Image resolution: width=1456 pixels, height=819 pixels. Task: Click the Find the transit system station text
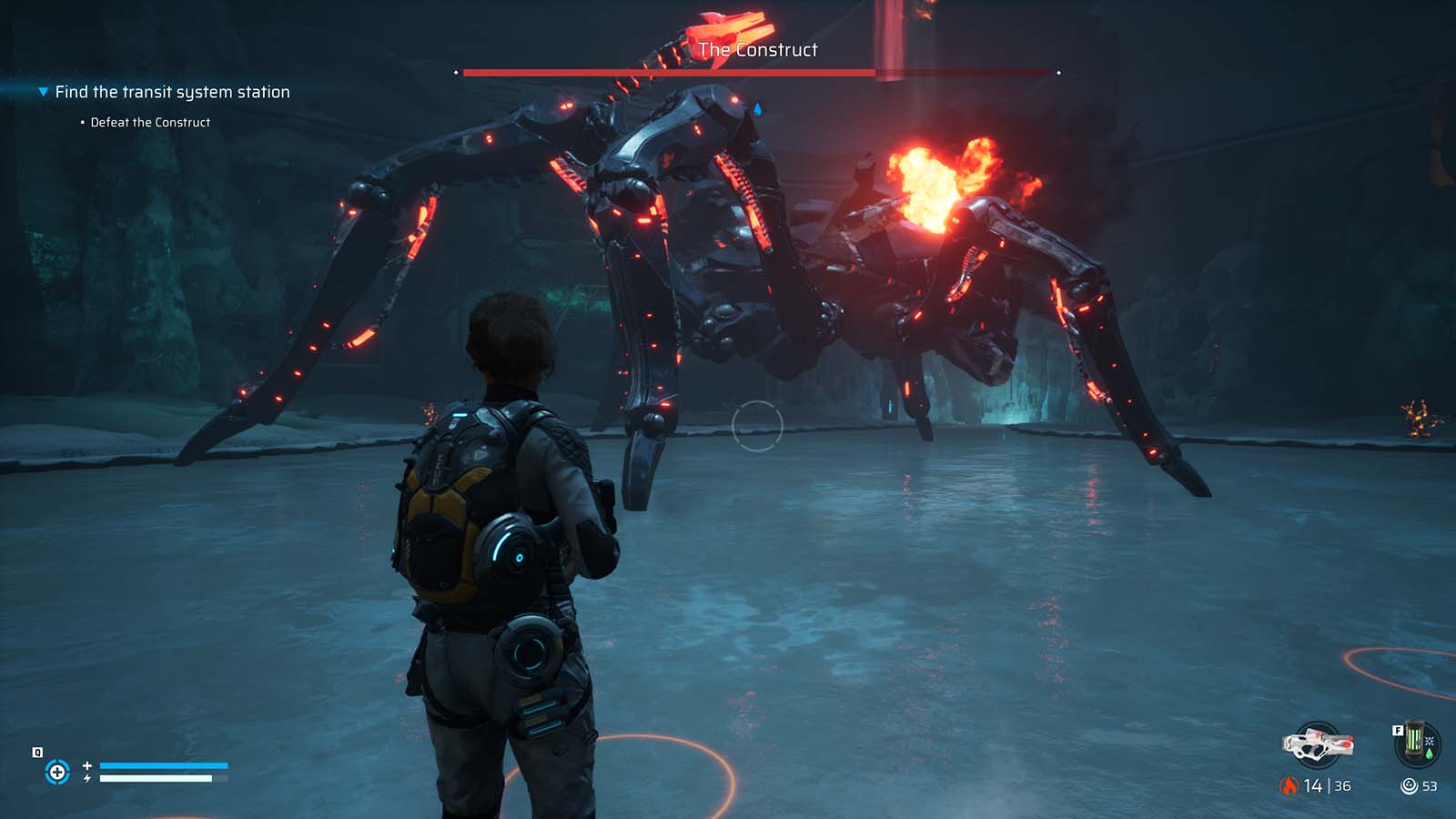tap(172, 91)
